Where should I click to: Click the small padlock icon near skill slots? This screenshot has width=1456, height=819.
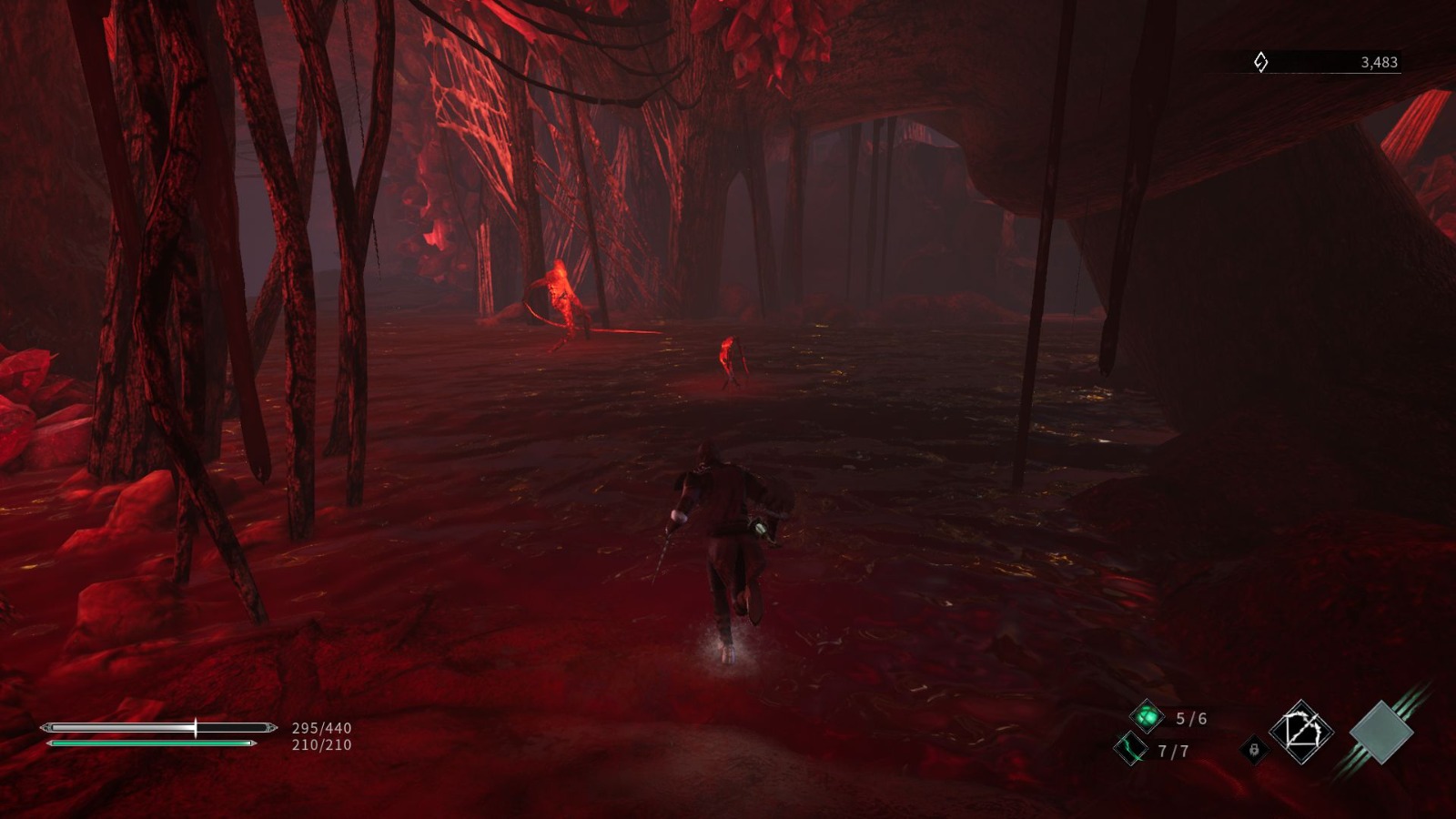click(x=1256, y=752)
